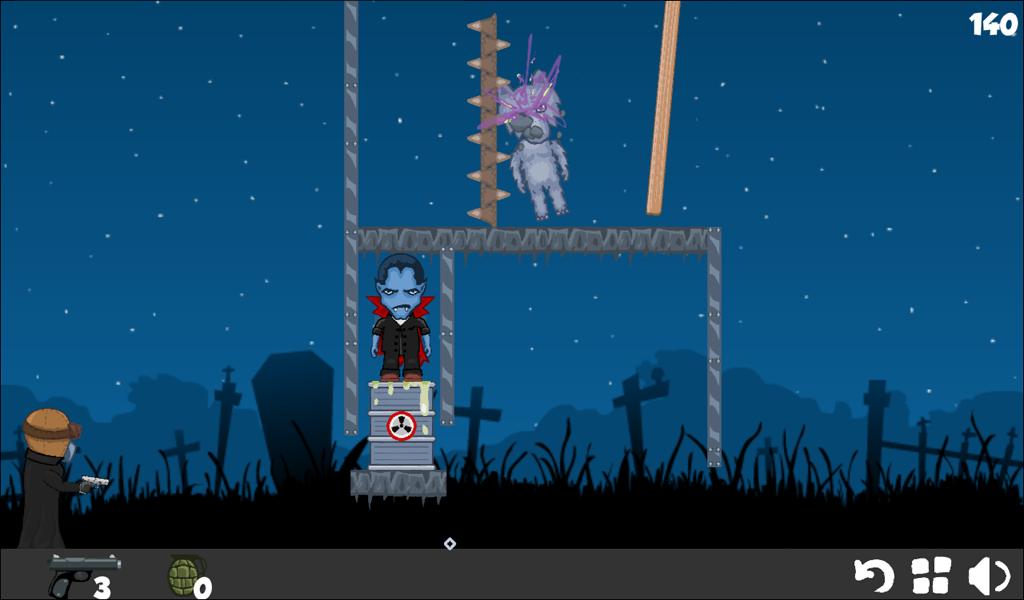Open the level select grid menu
Screen dimensions: 1024x600
click(931, 576)
